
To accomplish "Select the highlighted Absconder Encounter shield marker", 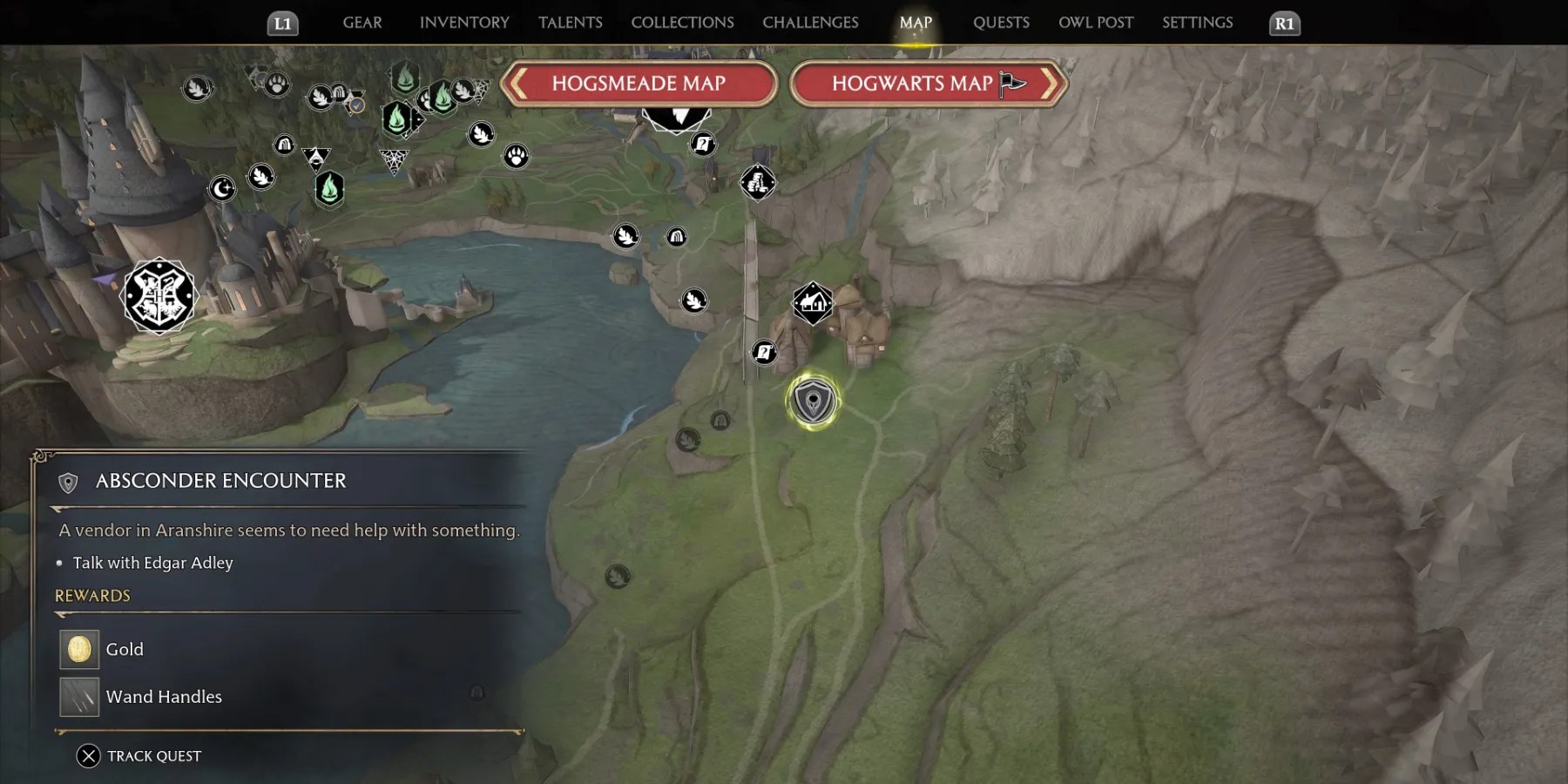I will coord(813,402).
